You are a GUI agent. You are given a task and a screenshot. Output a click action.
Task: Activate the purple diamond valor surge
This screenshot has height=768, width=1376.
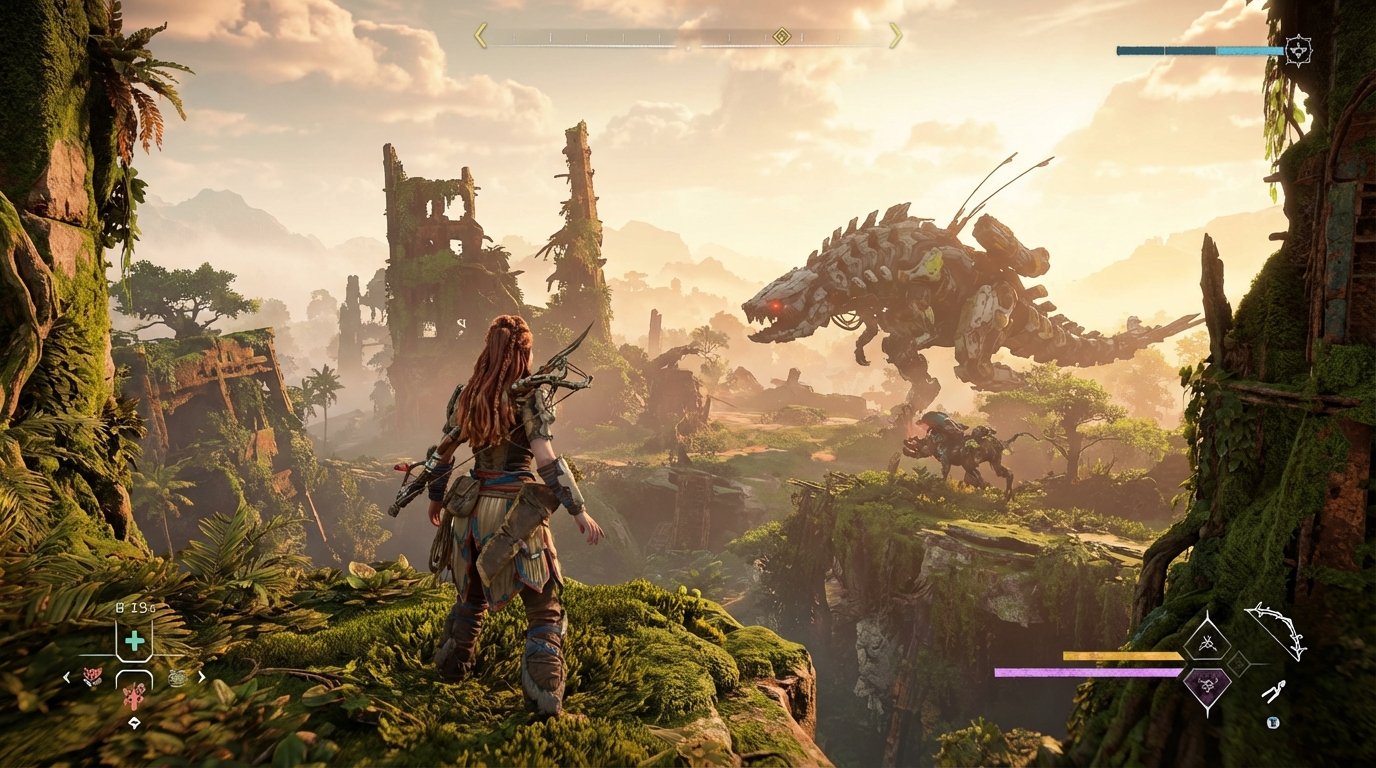click(1205, 686)
